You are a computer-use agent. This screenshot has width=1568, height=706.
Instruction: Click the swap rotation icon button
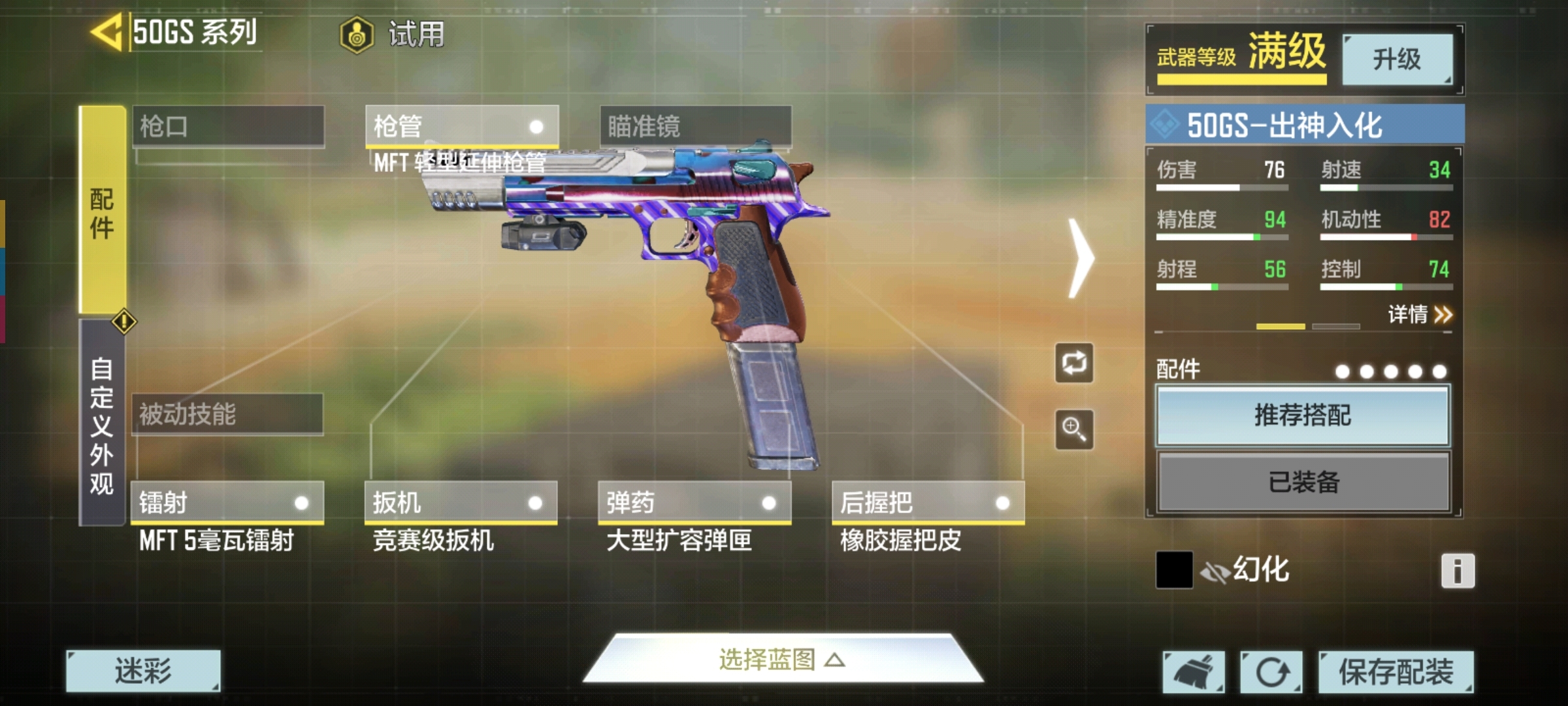[1074, 363]
